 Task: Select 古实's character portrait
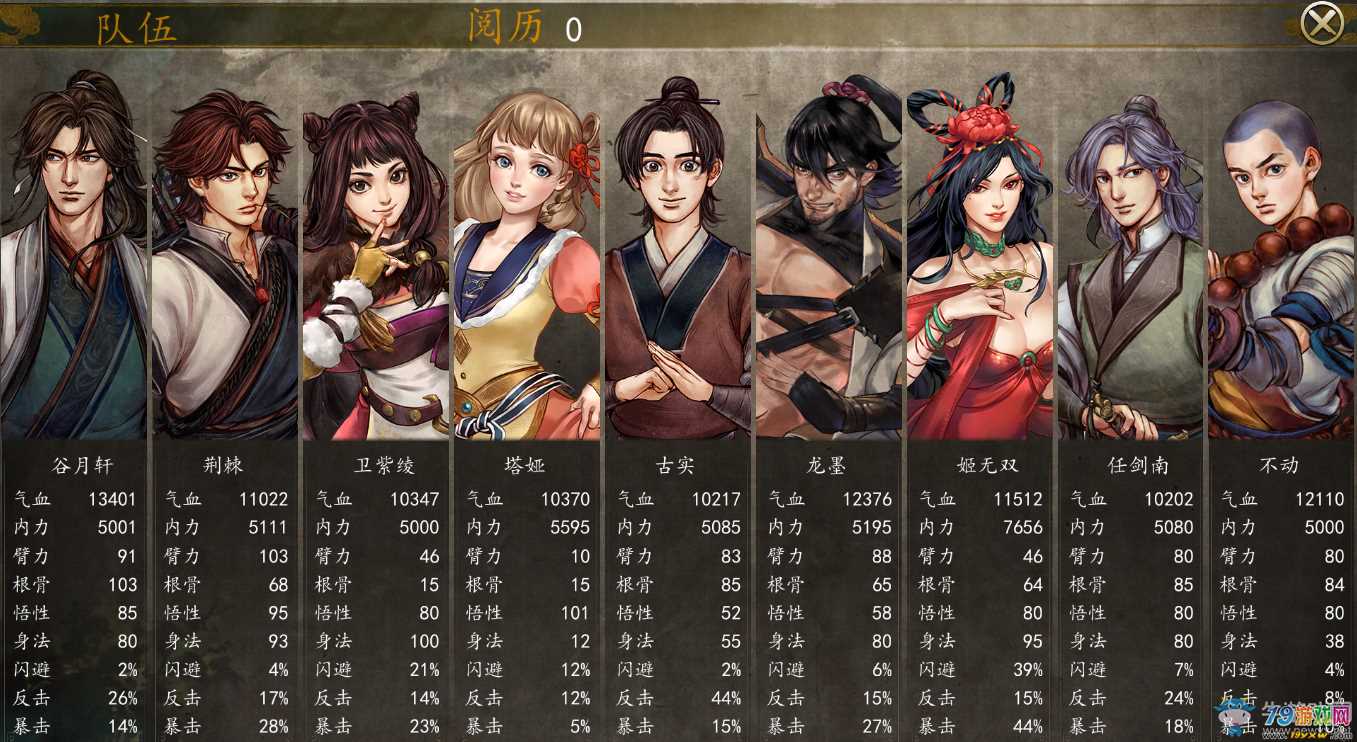[678, 250]
